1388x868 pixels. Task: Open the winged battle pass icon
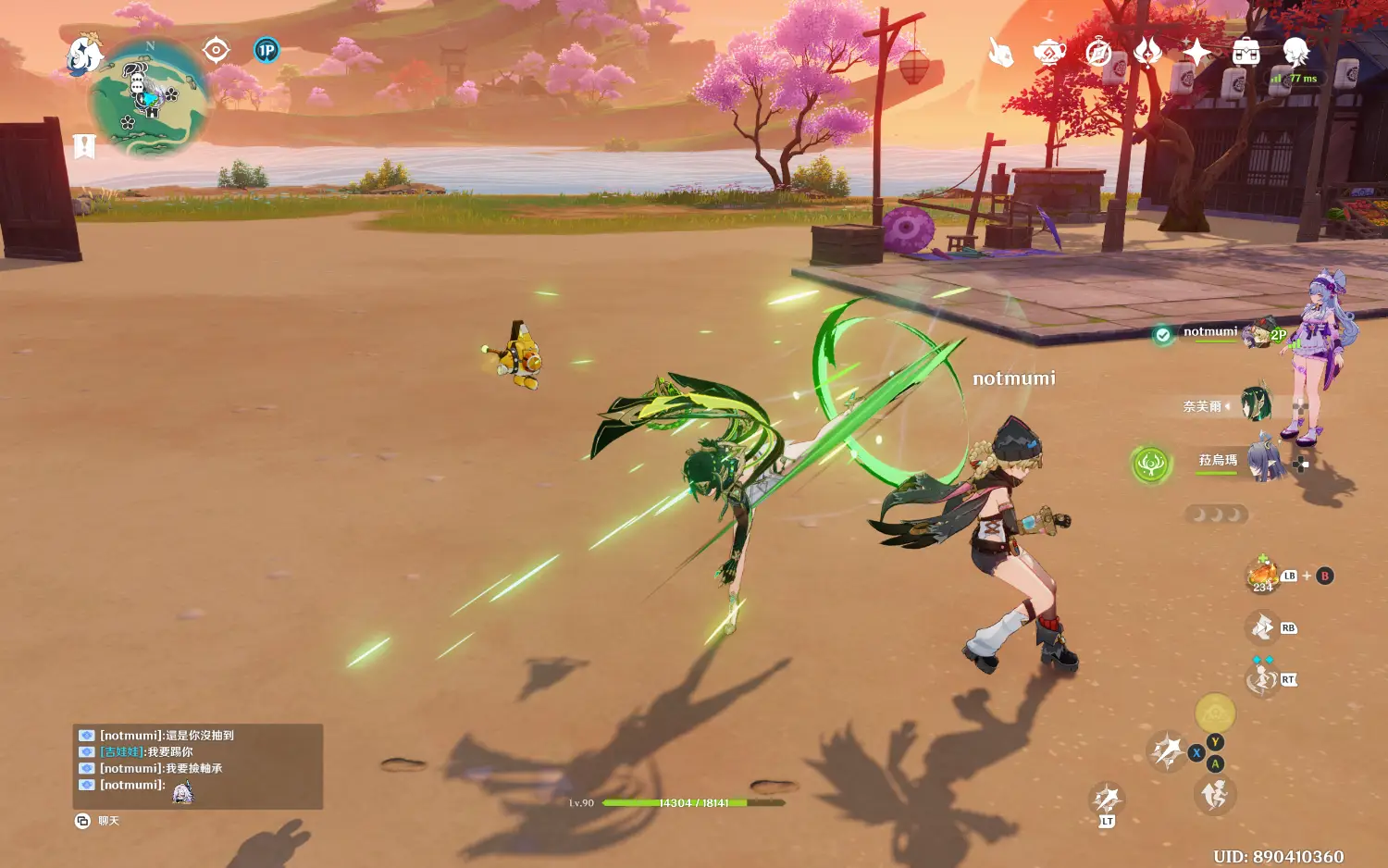[x=1147, y=53]
